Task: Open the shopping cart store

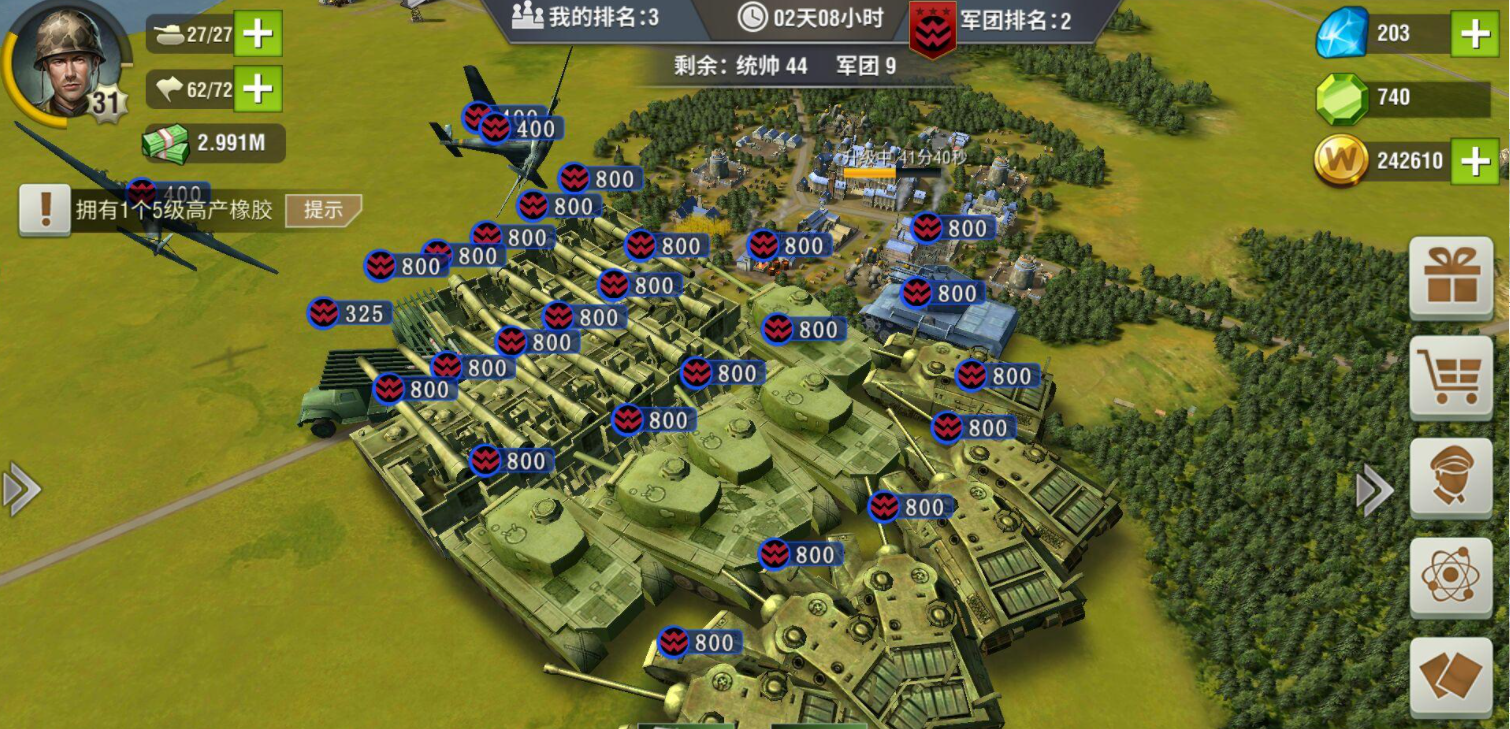Action: click(x=1451, y=376)
